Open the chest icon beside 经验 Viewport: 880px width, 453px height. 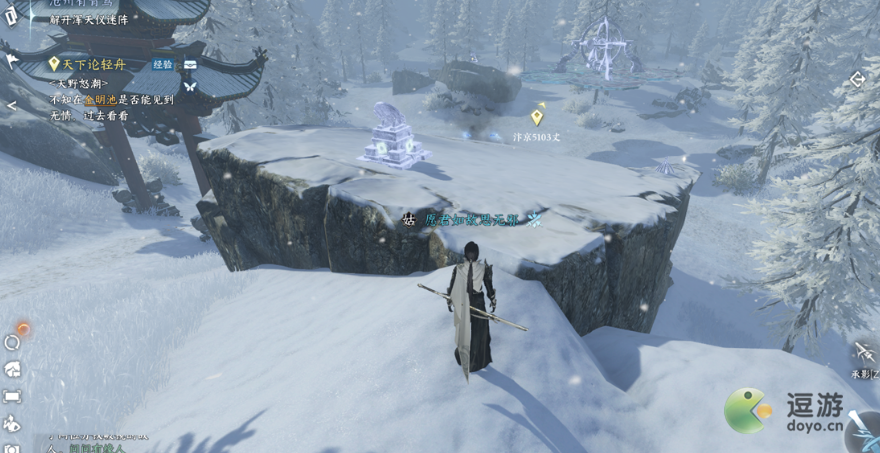(190, 64)
